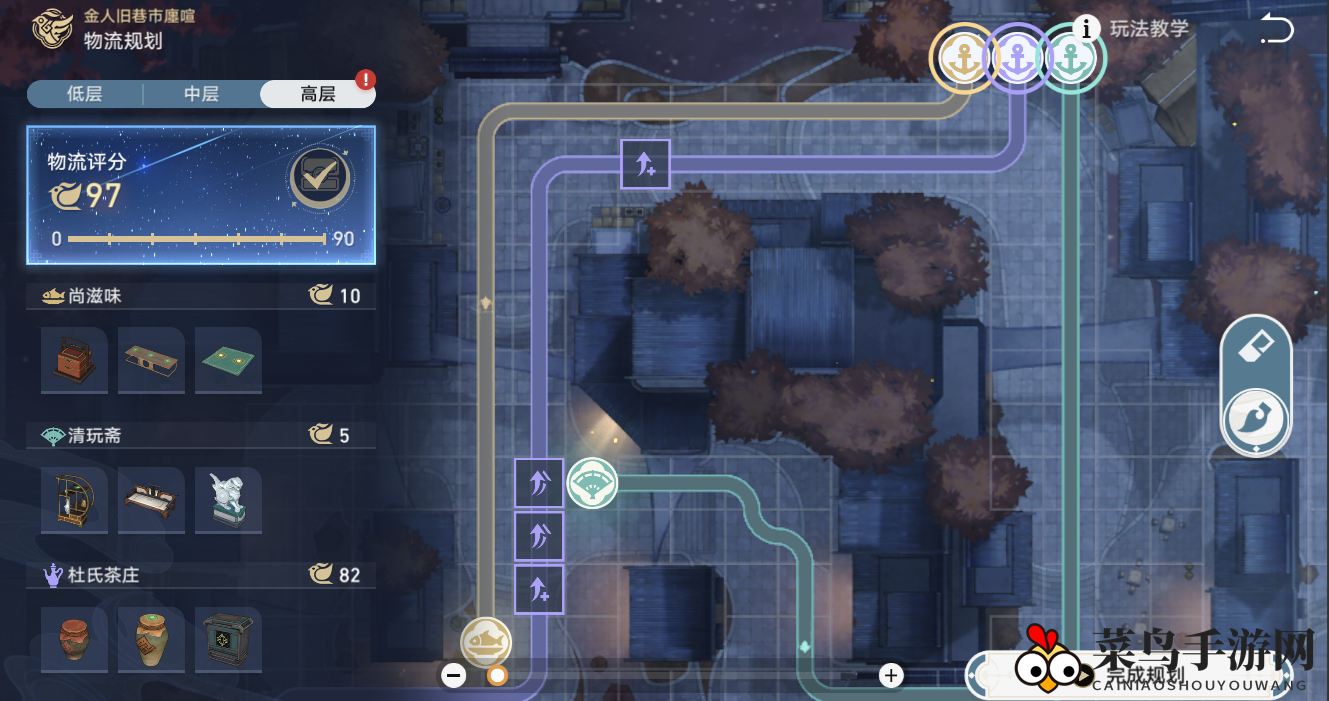Choose the white statue item in 清玩斋
The width and height of the screenshot is (1329, 701).
point(228,500)
